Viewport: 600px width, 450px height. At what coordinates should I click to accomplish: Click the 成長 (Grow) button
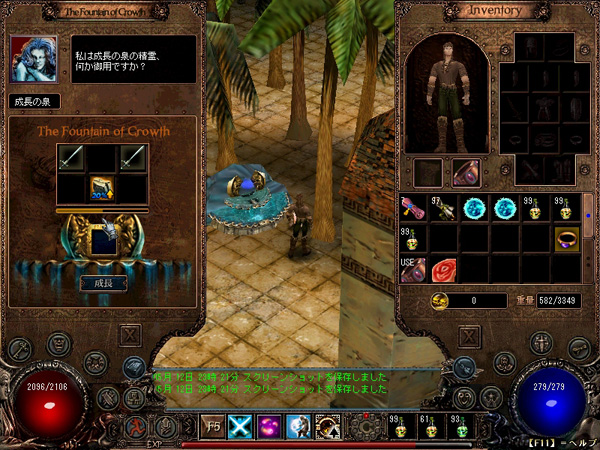(103, 283)
